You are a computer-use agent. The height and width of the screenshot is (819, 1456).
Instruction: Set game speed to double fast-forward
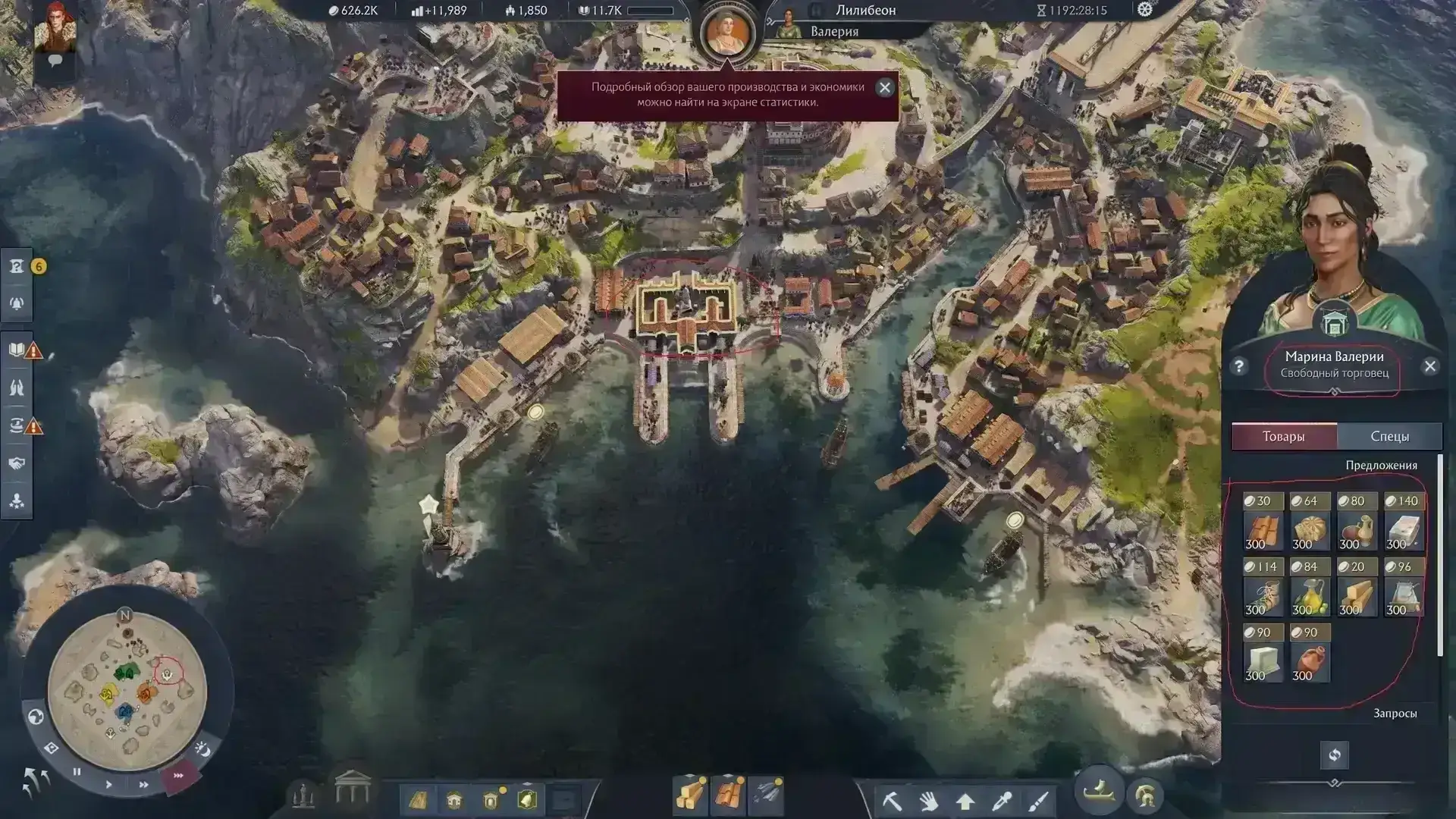click(143, 784)
